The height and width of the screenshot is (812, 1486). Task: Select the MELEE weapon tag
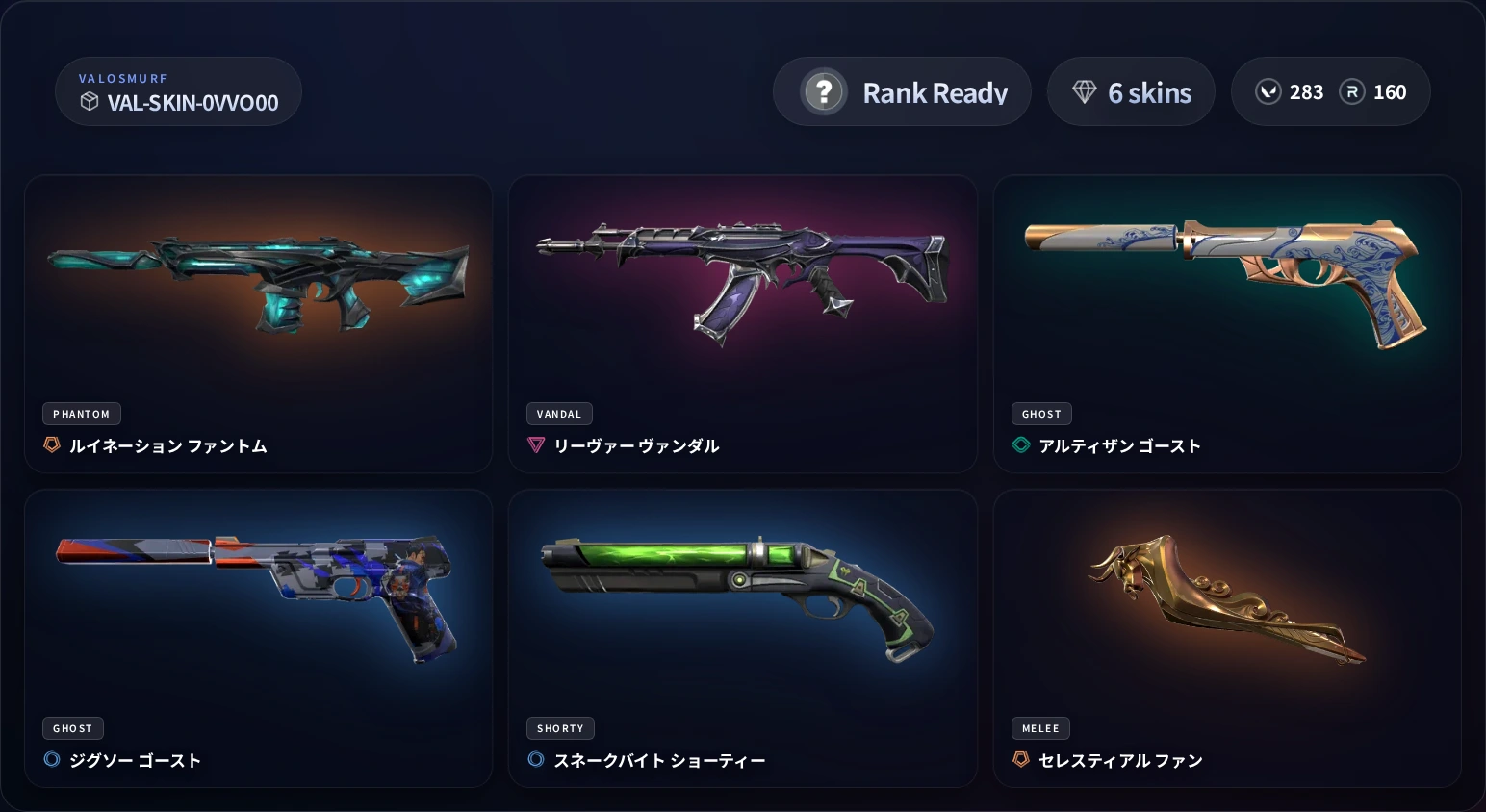point(1040,728)
